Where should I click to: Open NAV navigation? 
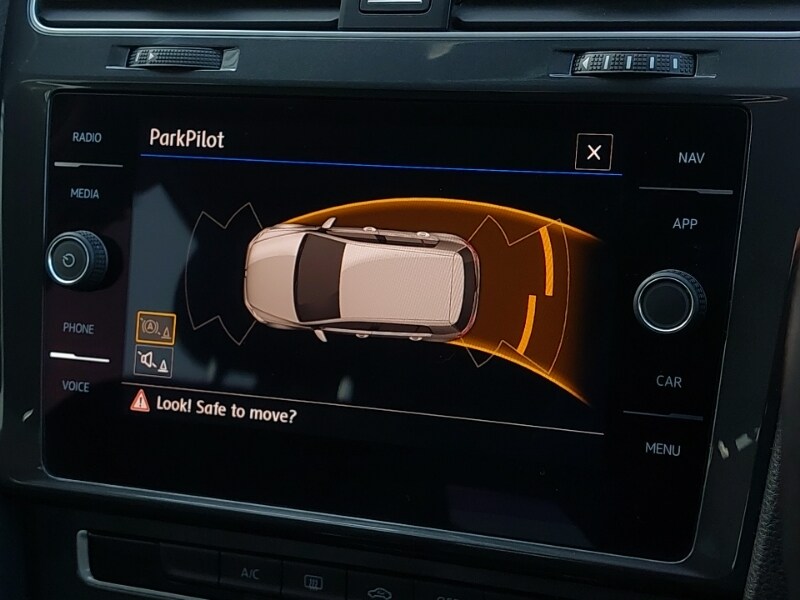click(x=690, y=158)
